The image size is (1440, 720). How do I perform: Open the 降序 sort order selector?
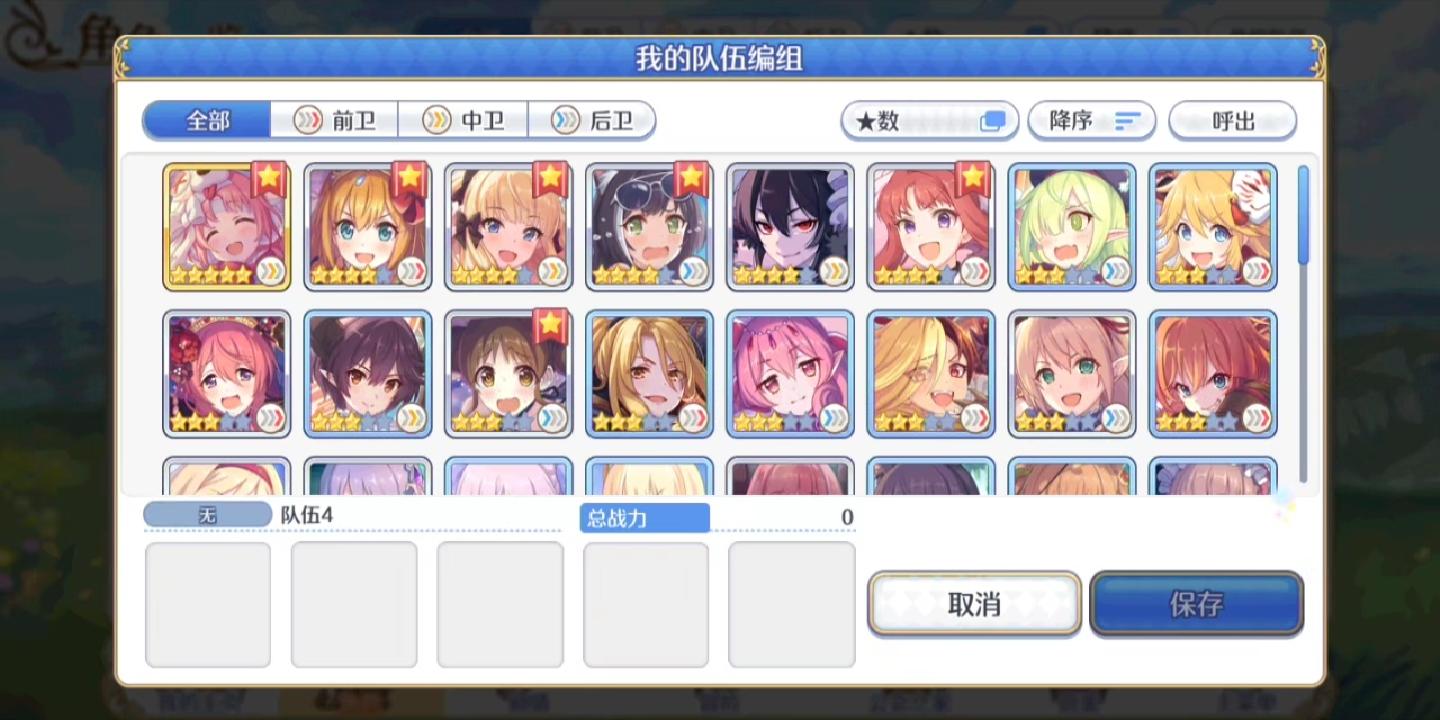tap(1091, 120)
